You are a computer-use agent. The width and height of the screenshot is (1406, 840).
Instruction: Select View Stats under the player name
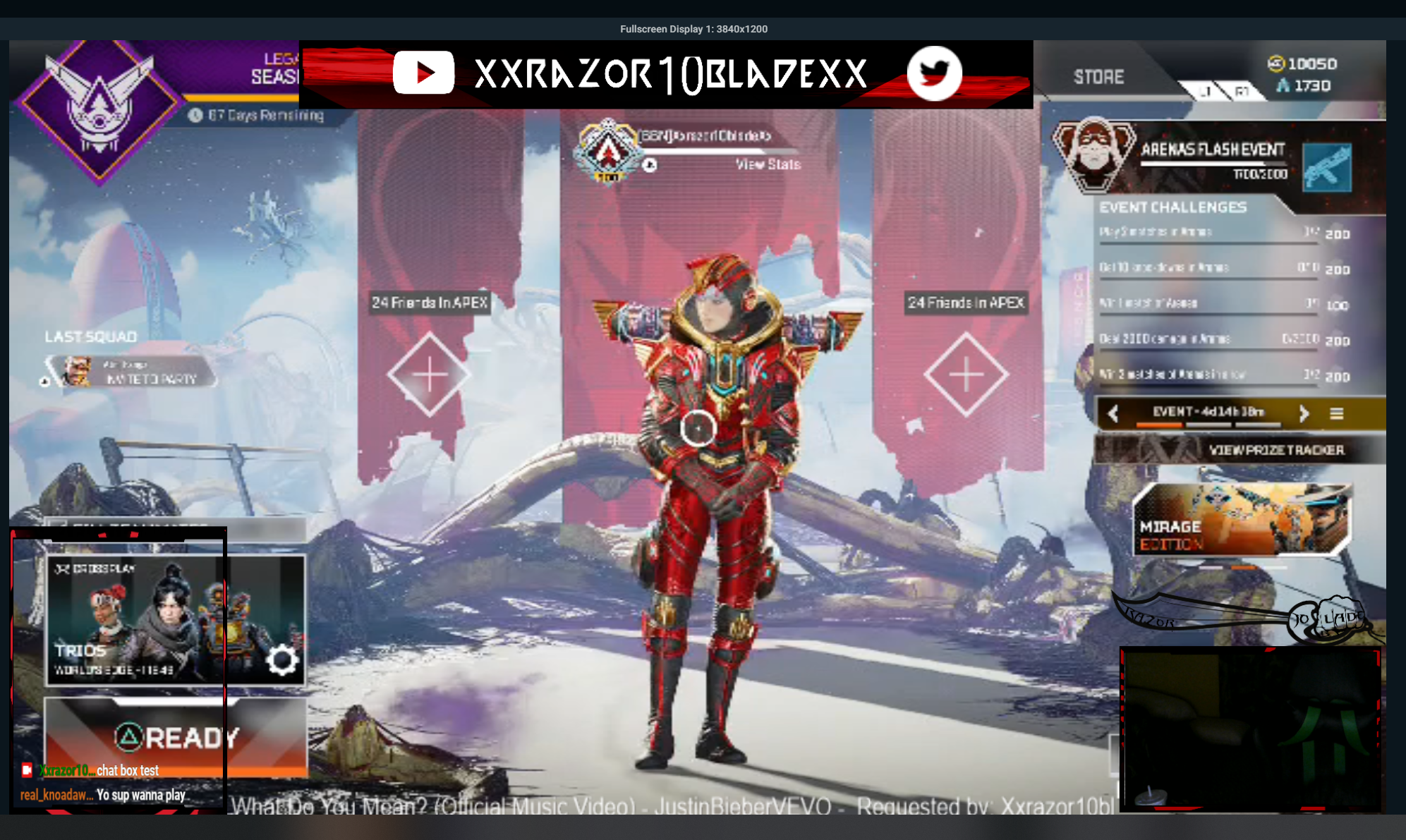point(768,164)
